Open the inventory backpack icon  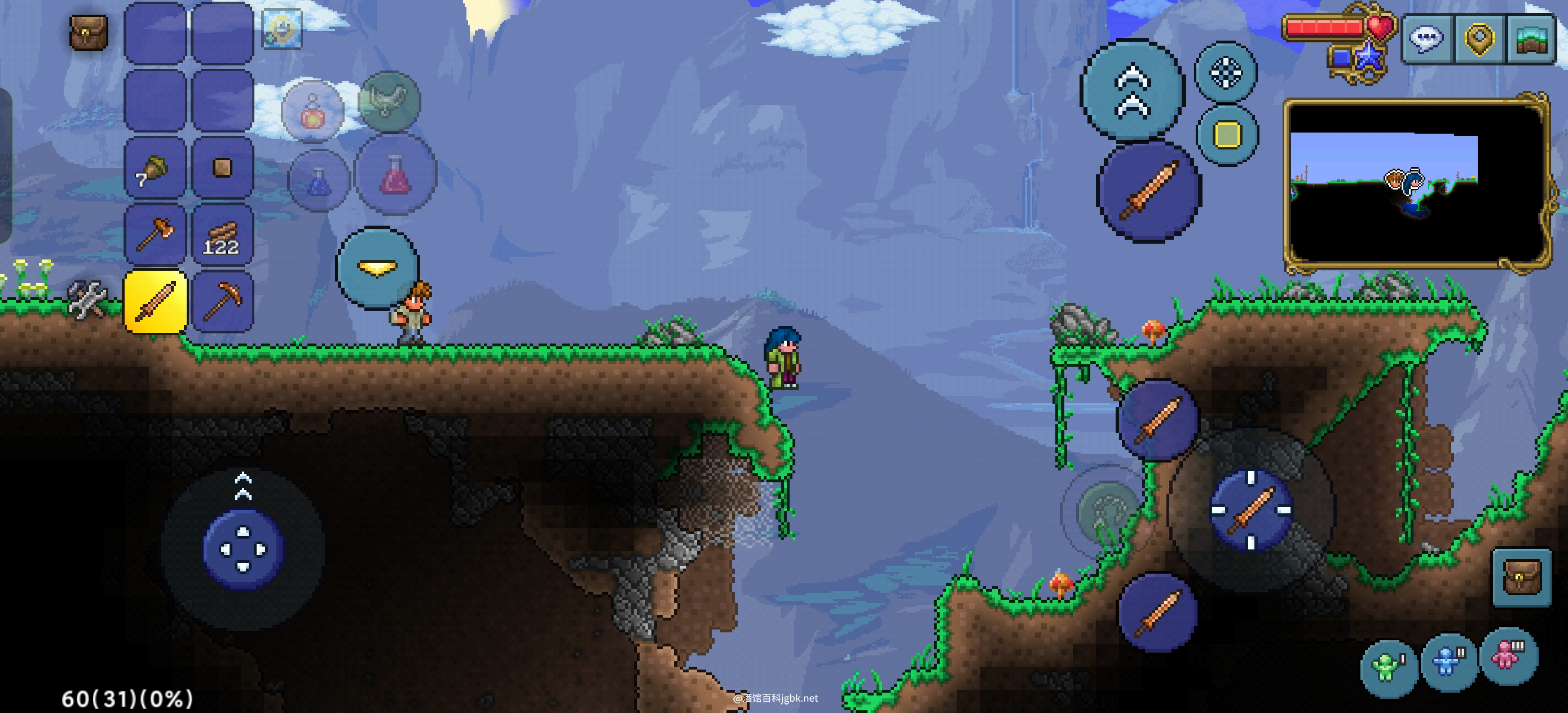click(89, 32)
